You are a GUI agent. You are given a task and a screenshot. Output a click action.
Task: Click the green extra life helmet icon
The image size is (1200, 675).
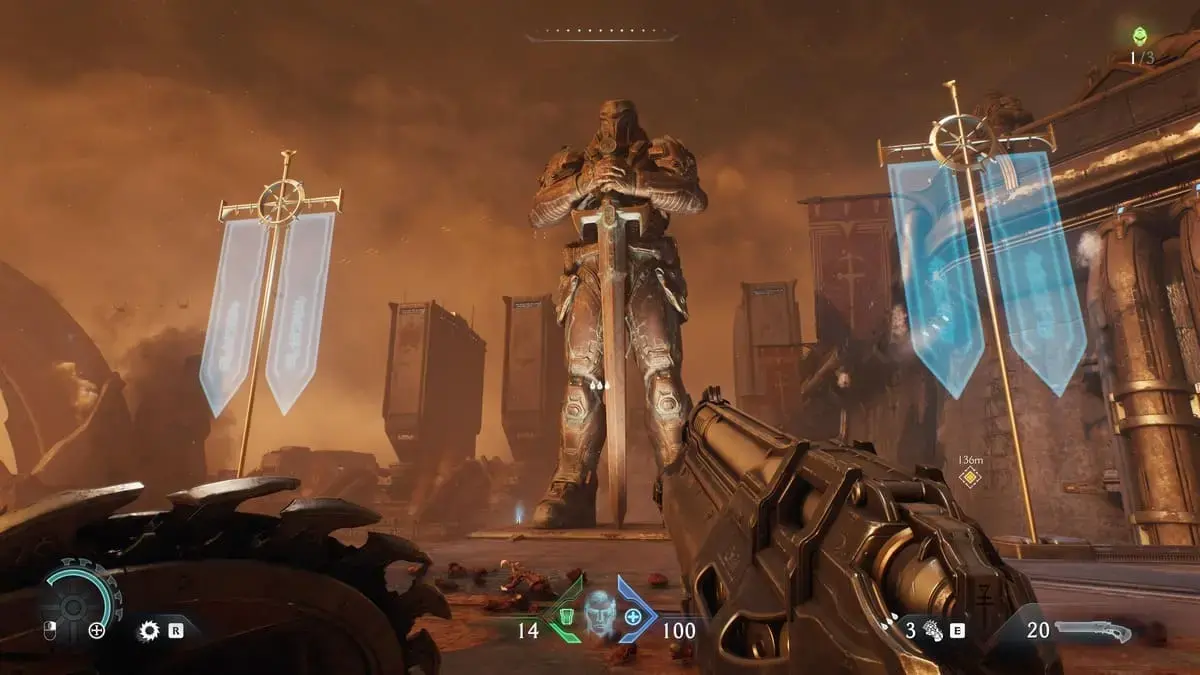[x=1139, y=36]
